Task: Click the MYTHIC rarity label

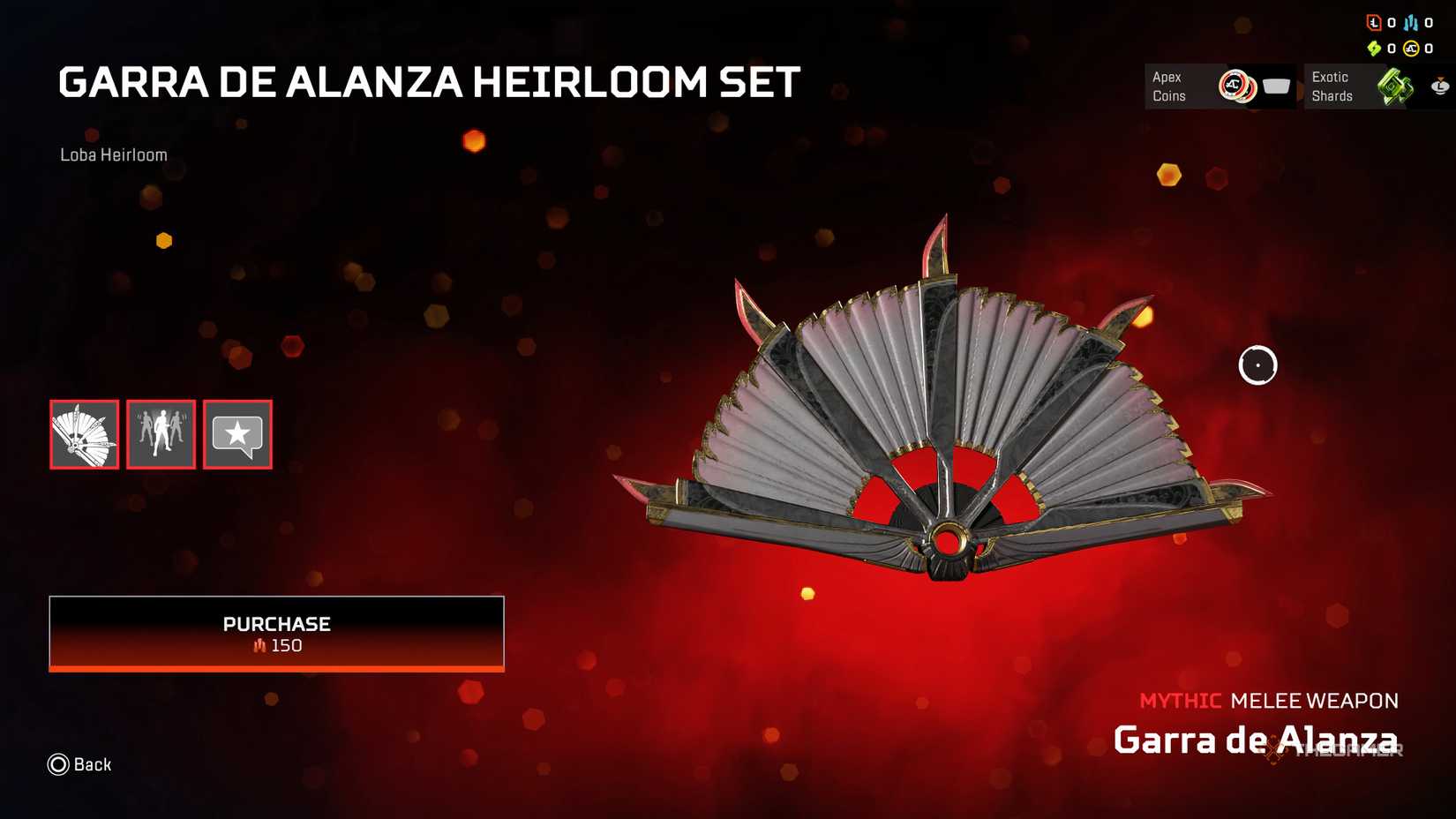Action: pos(1180,701)
